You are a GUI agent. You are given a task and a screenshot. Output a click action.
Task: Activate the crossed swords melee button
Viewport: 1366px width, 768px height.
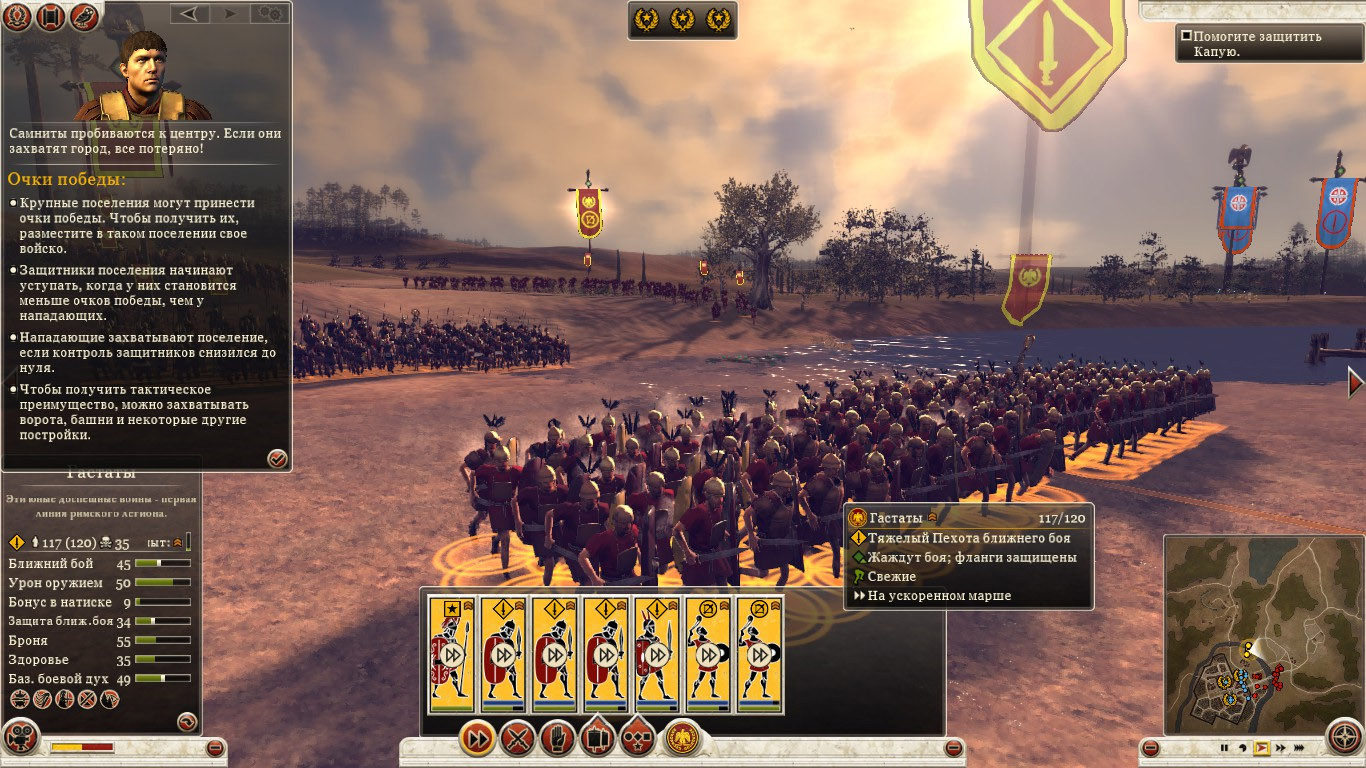518,740
